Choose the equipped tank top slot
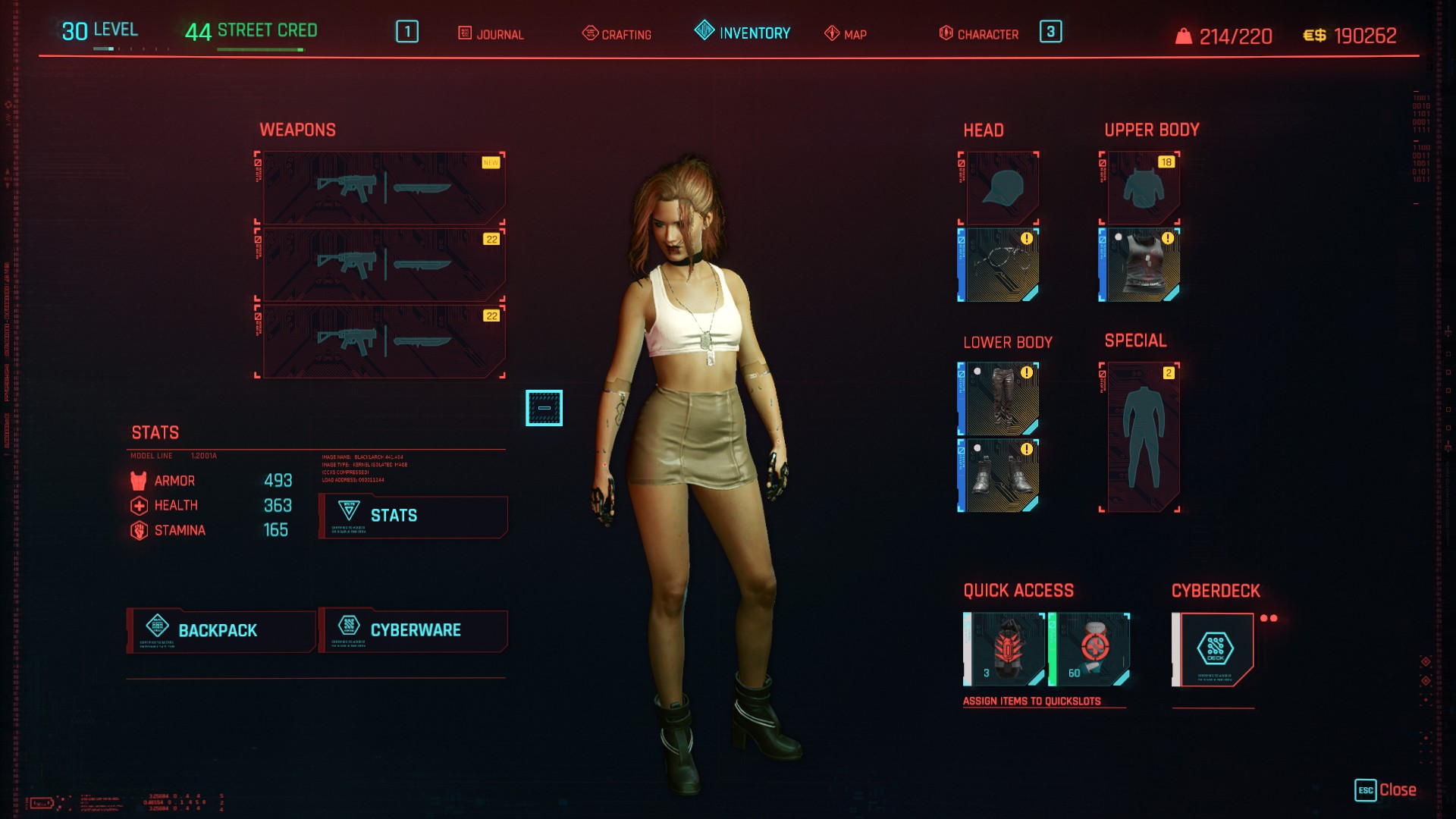Screen dimensions: 1456x819 (x=1141, y=265)
